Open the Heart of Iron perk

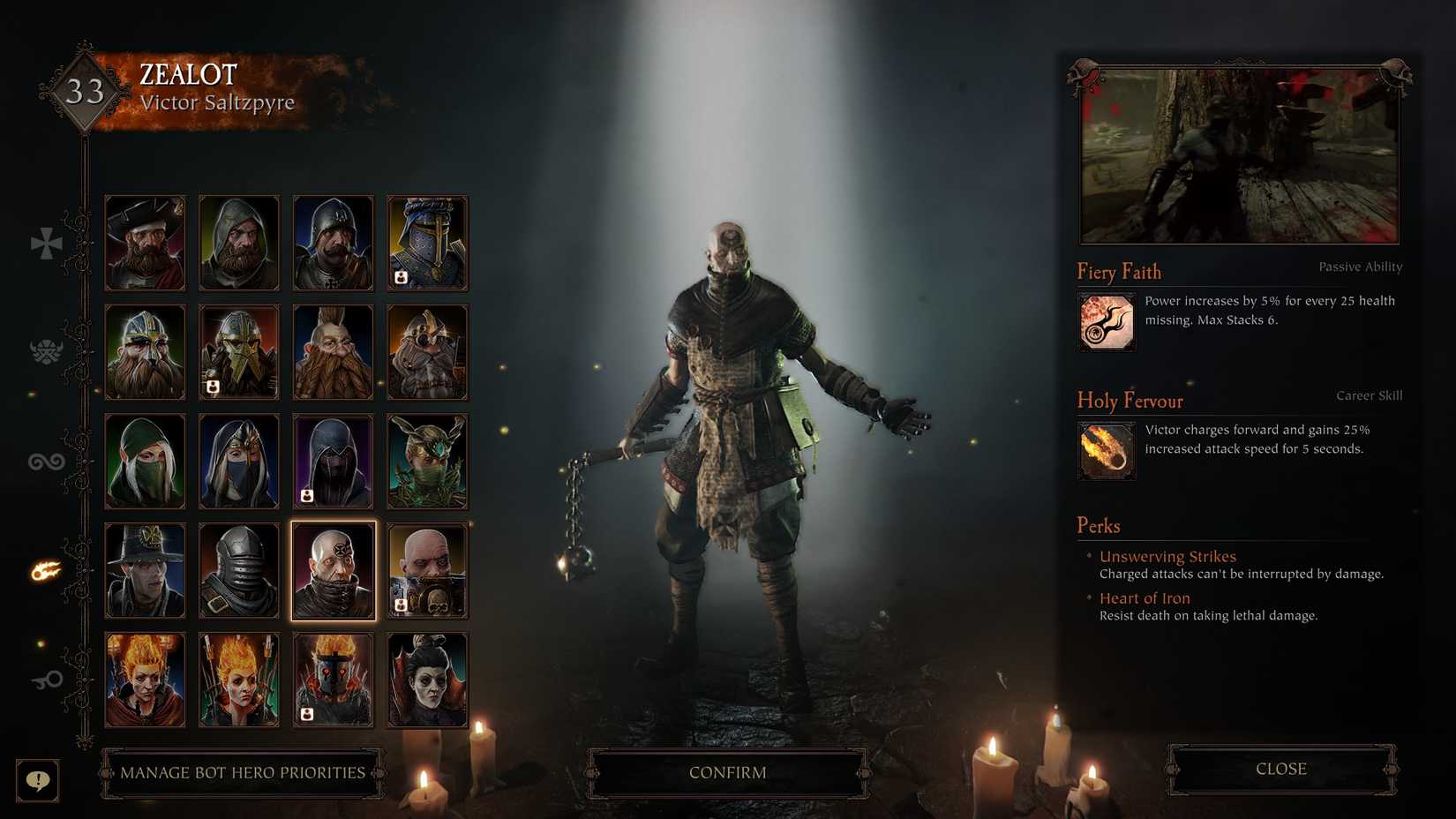(1145, 597)
